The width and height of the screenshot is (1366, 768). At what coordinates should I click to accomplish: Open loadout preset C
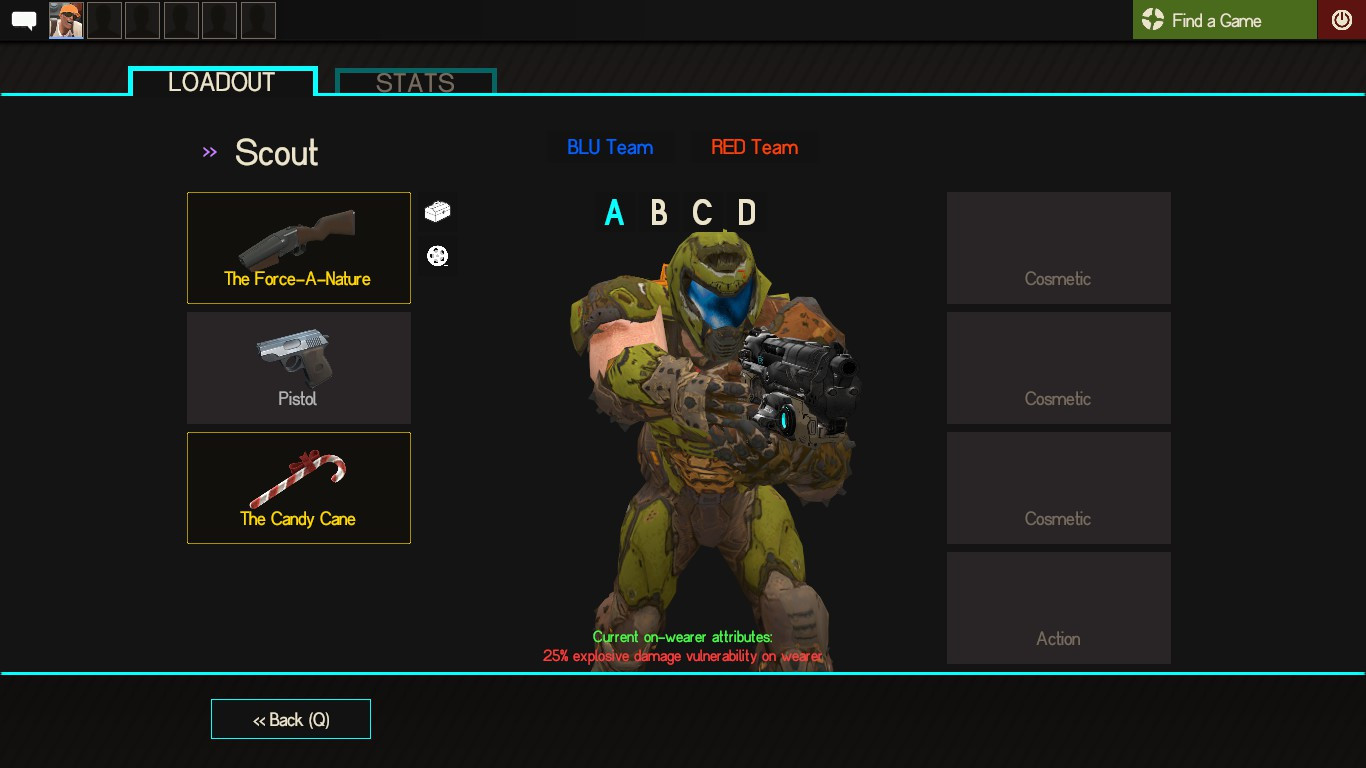[702, 212]
